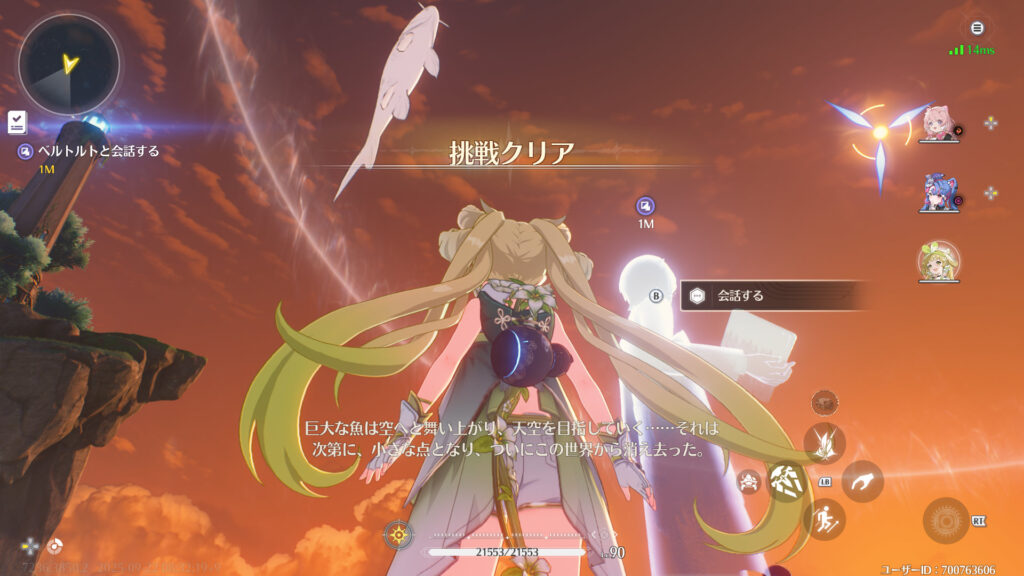Screen dimensions: 1024x576
Task: Use the basic attack shattered-strike button
Action: point(786,480)
